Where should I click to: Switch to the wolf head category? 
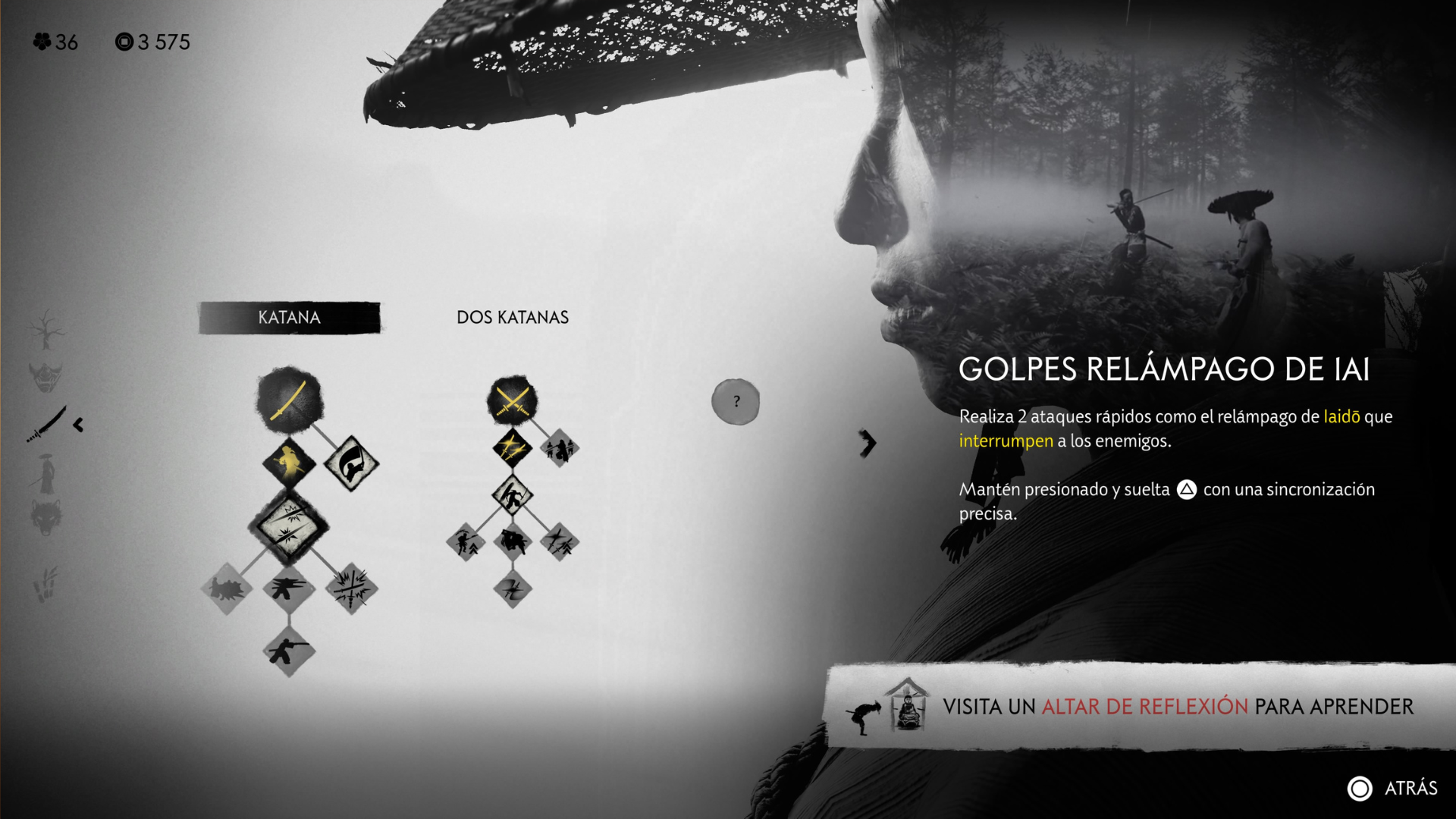(x=45, y=518)
